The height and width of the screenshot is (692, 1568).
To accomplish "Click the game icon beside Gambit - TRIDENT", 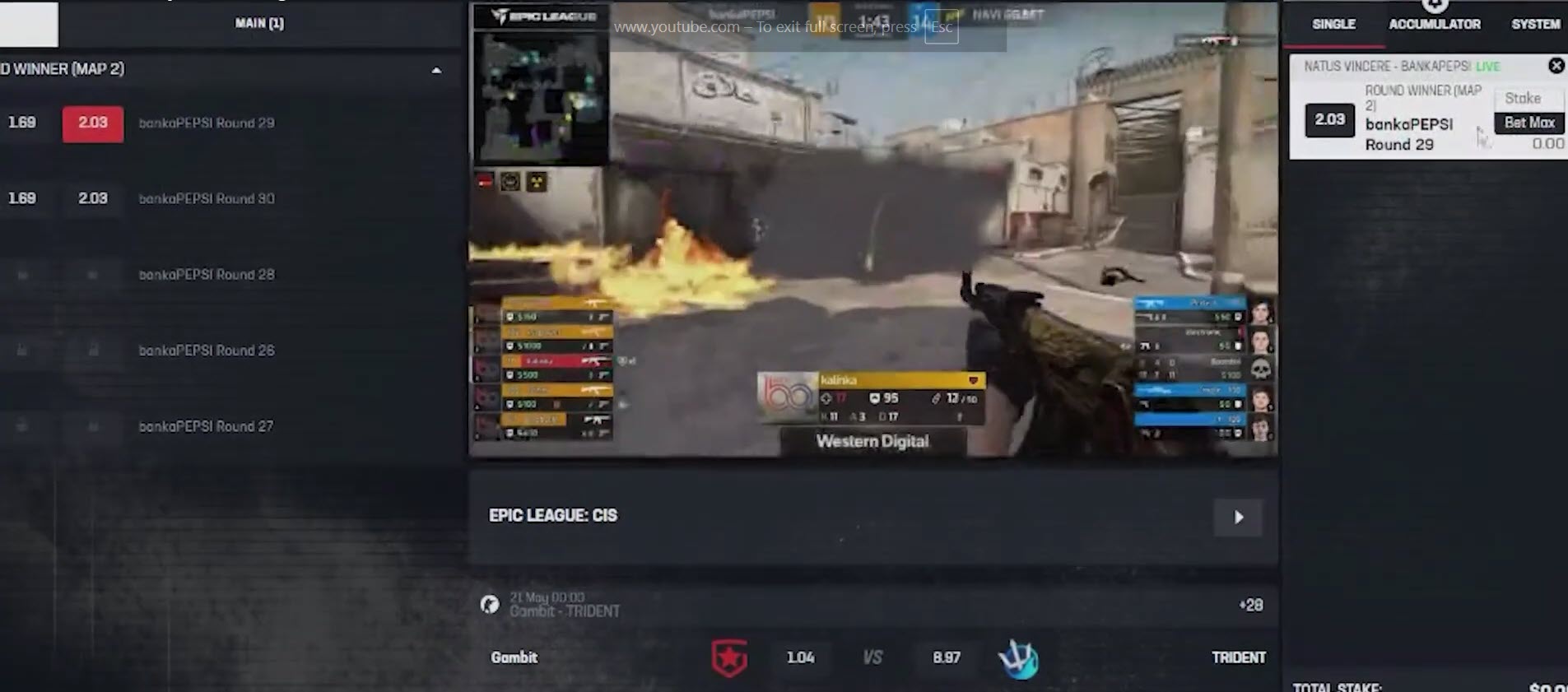I will tap(489, 605).
